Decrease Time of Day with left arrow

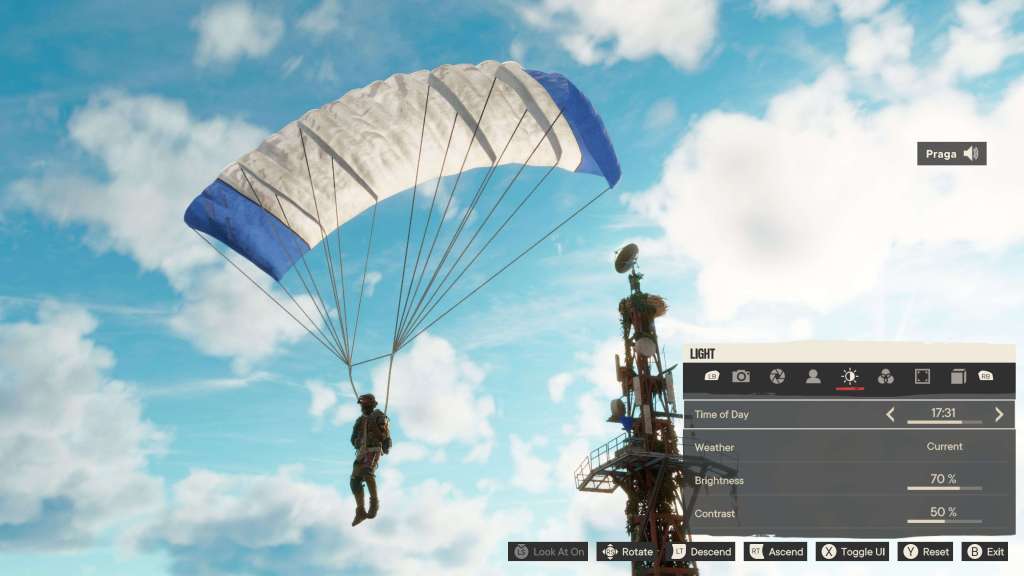tap(890, 414)
